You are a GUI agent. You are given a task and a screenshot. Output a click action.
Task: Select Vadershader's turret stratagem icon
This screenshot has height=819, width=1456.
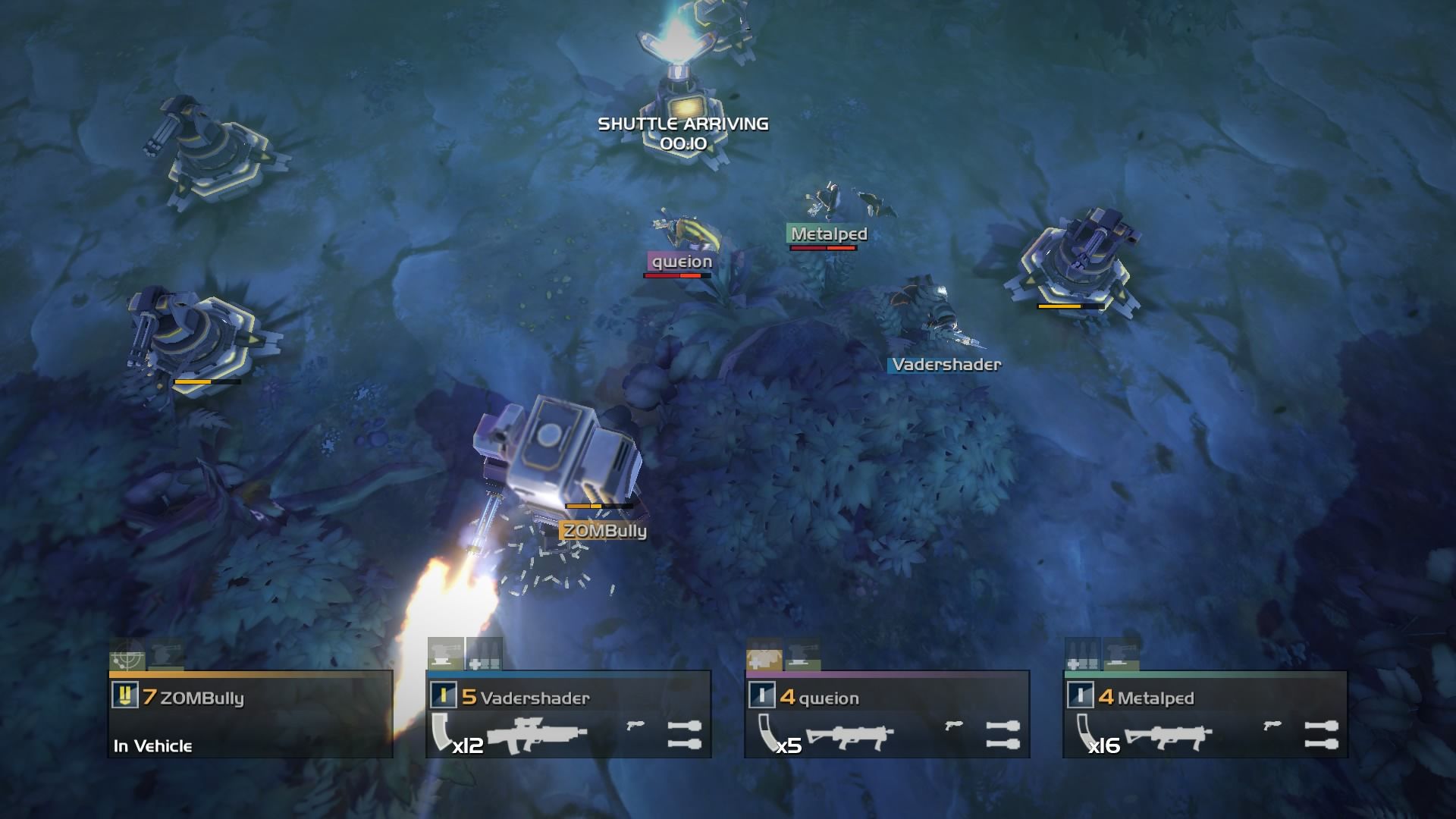click(x=446, y=654)
